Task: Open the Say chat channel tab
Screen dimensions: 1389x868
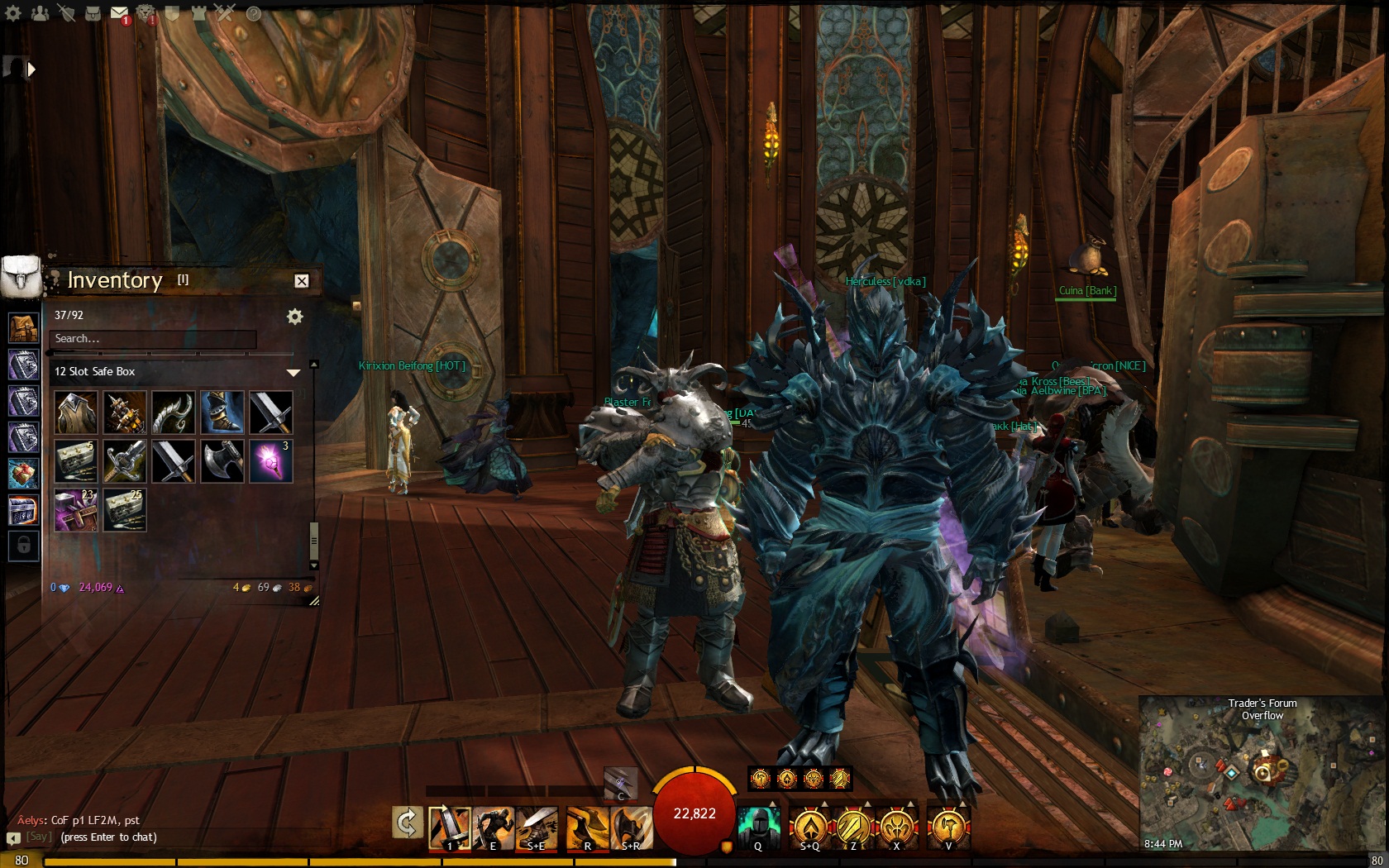Action: 39,837
